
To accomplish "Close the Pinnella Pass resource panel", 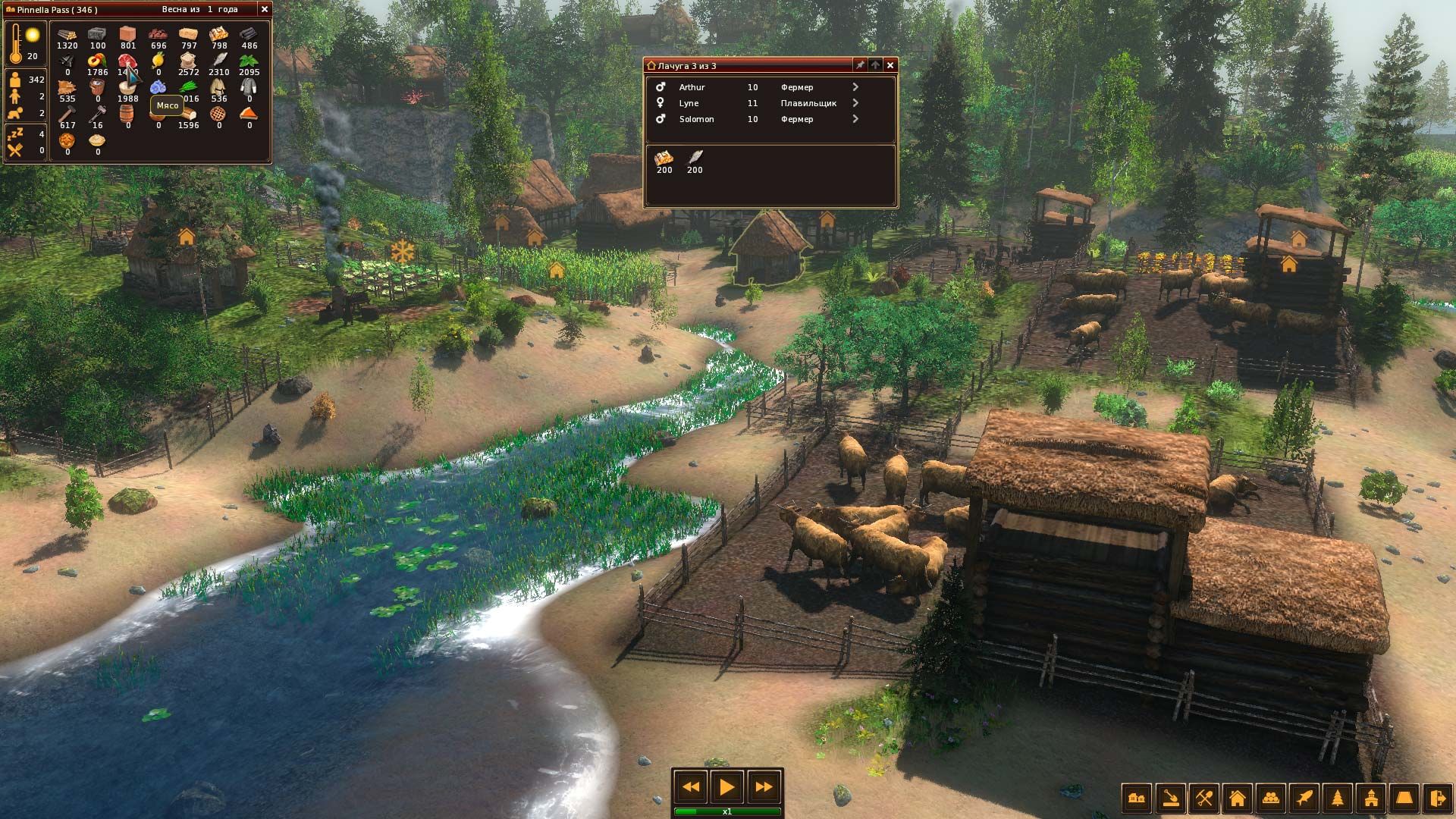I will click(x=264, y=9).
